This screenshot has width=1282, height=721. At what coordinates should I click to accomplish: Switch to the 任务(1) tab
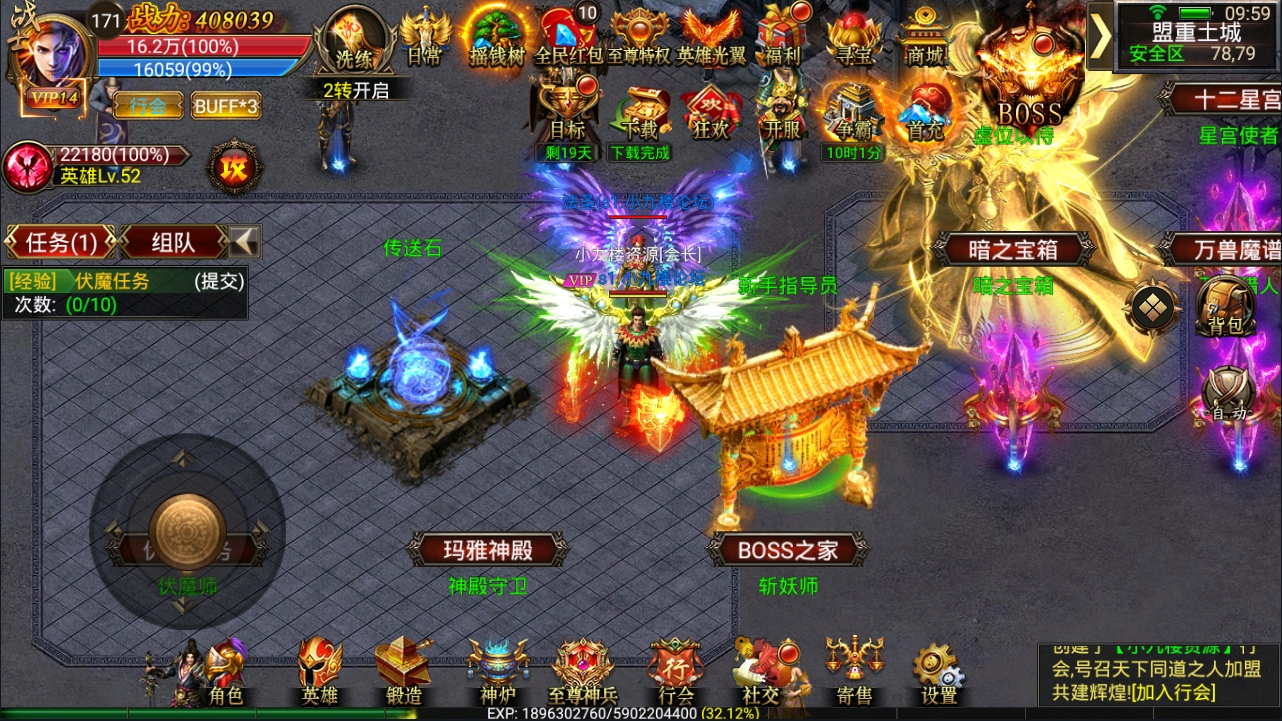[x=58, y=241]
